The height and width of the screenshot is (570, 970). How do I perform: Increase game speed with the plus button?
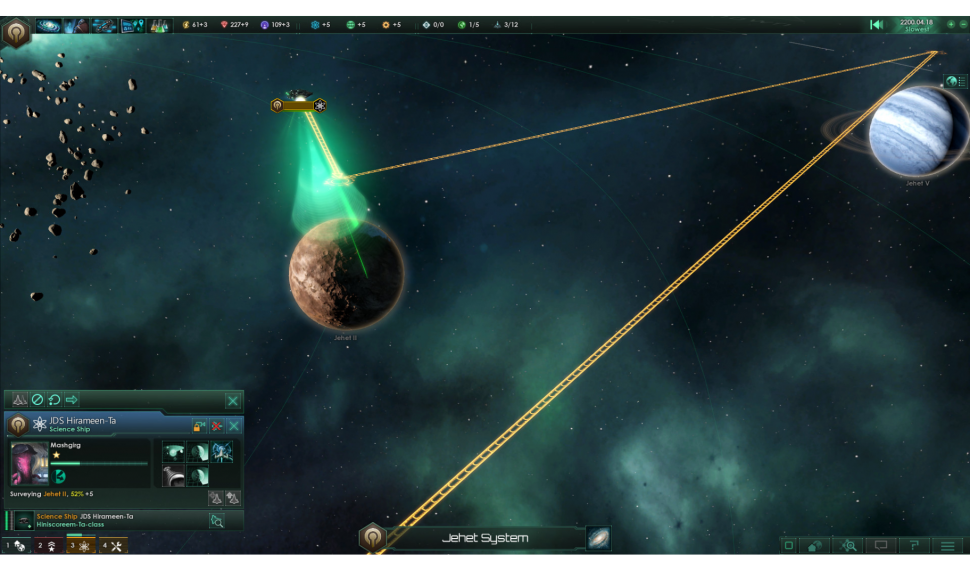pos(951,24)
